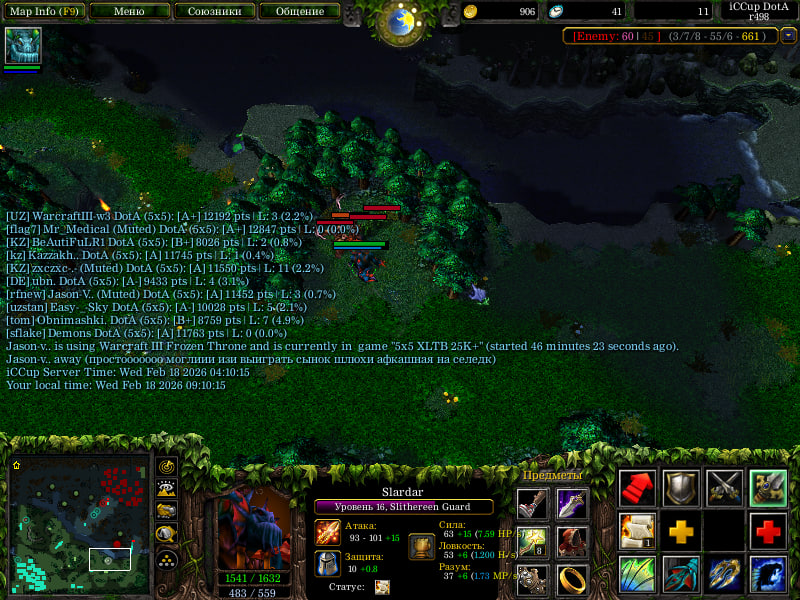Open the Map Info (F9) panel
This screenshot has height=600, width=800.
[44, 12]
